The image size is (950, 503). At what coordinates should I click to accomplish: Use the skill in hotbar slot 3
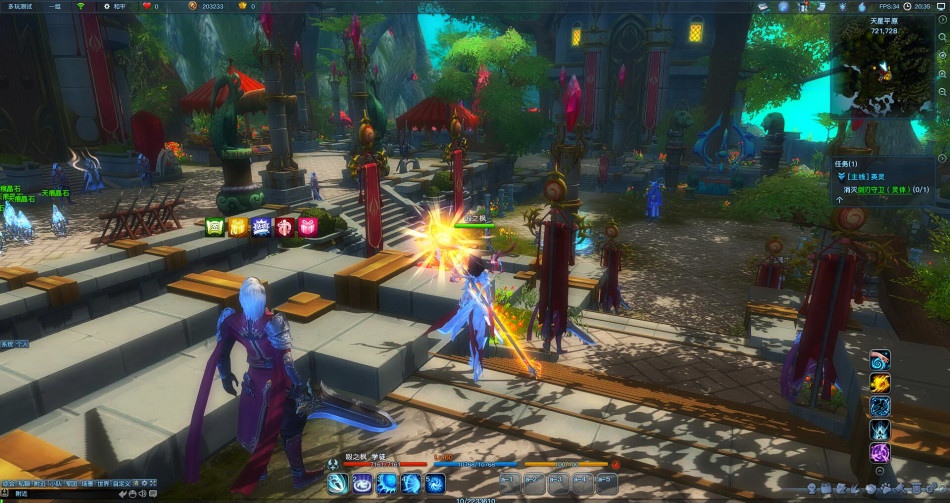(386, 484)
